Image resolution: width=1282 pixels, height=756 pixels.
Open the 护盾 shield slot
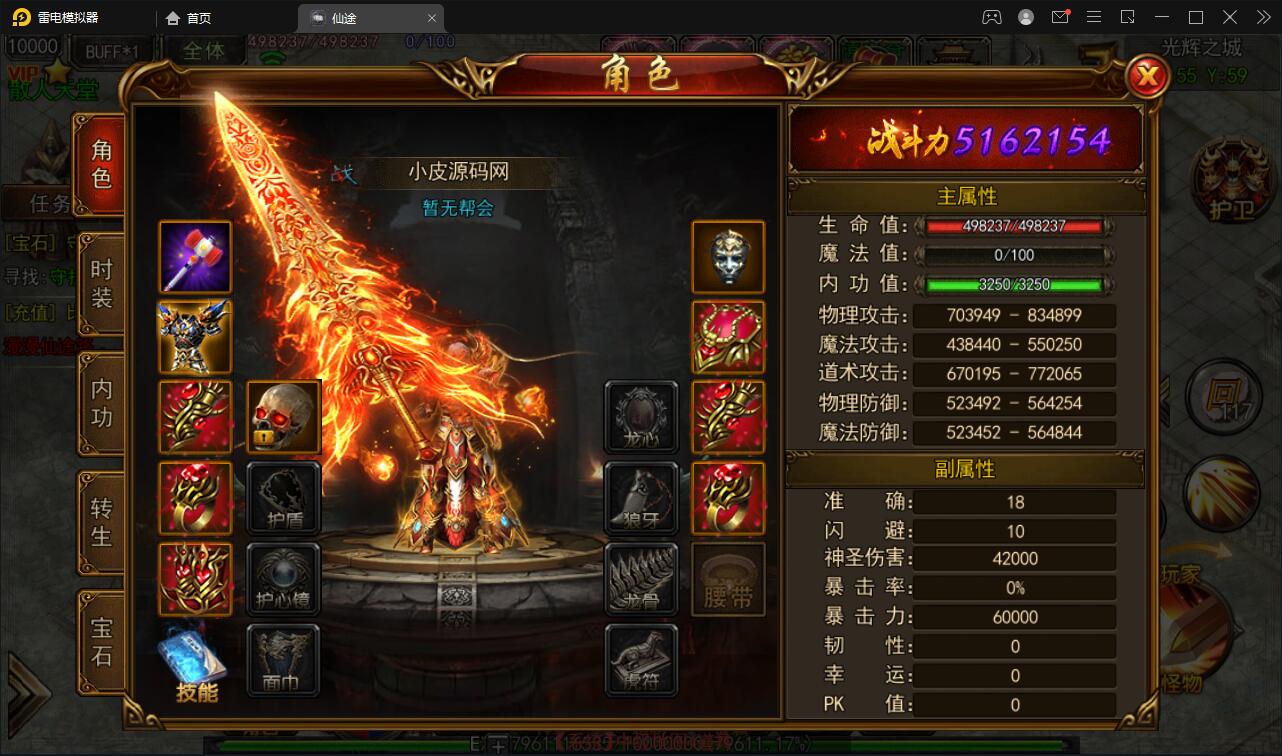(x=283, y=498)
